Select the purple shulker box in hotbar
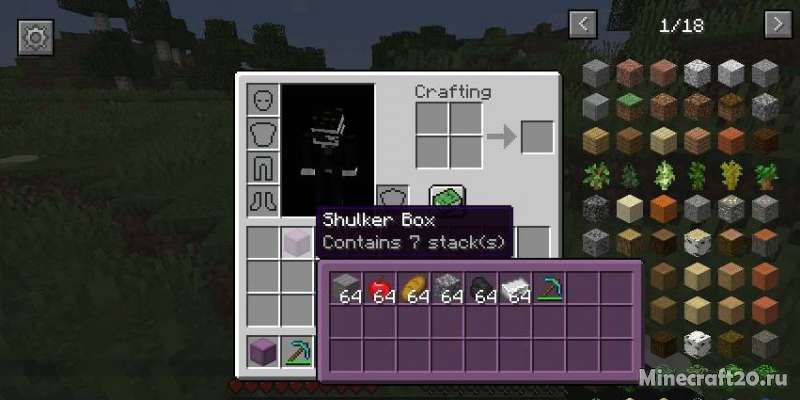This screenshot has height=400, width=800. pos(263,351)
